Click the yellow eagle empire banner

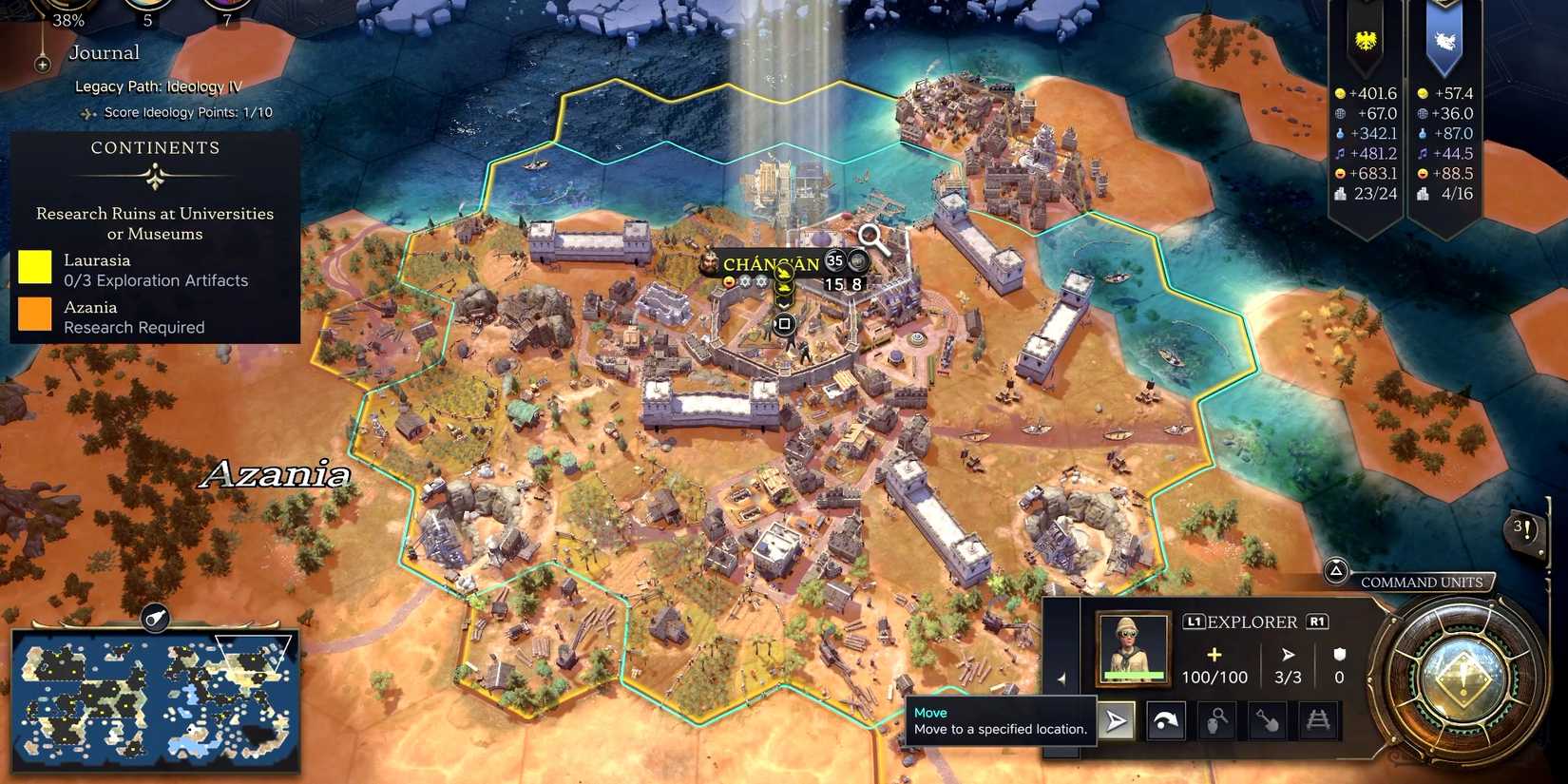(1367, 40)
